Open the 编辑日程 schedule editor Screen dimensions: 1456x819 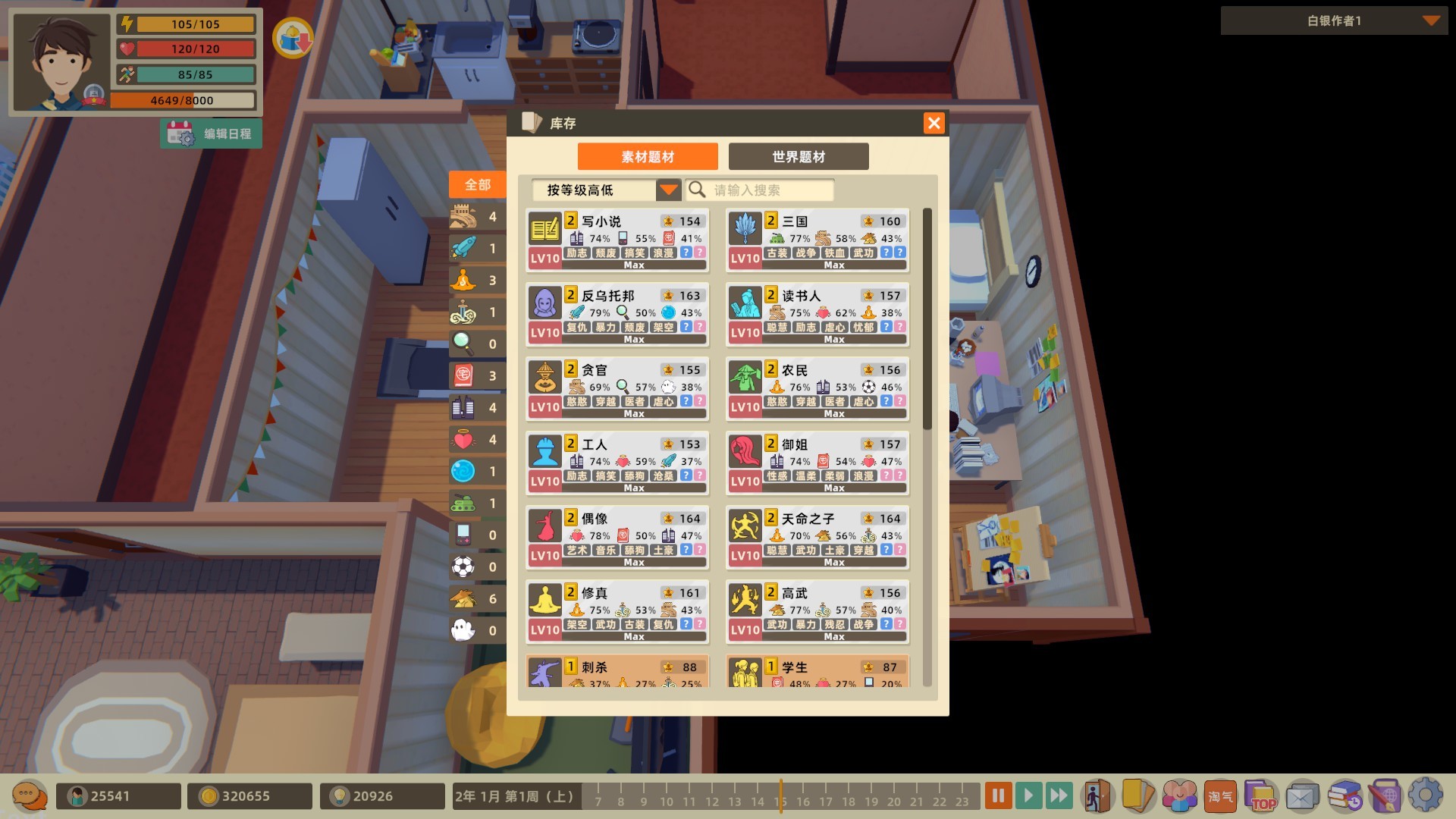click(211, 133)
